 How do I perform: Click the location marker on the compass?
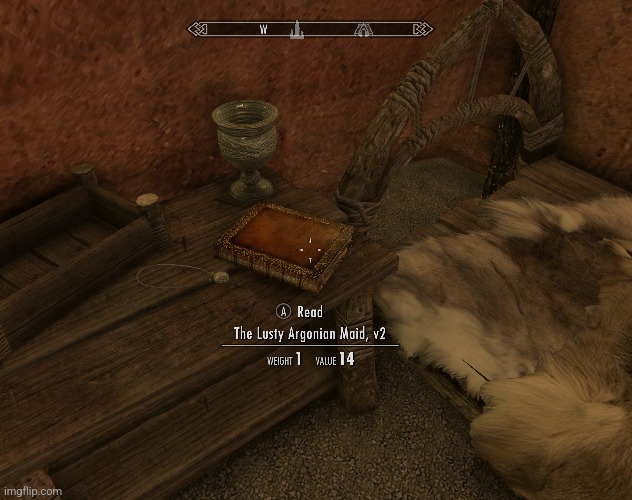pyautogui.click(x=297, y=31)
